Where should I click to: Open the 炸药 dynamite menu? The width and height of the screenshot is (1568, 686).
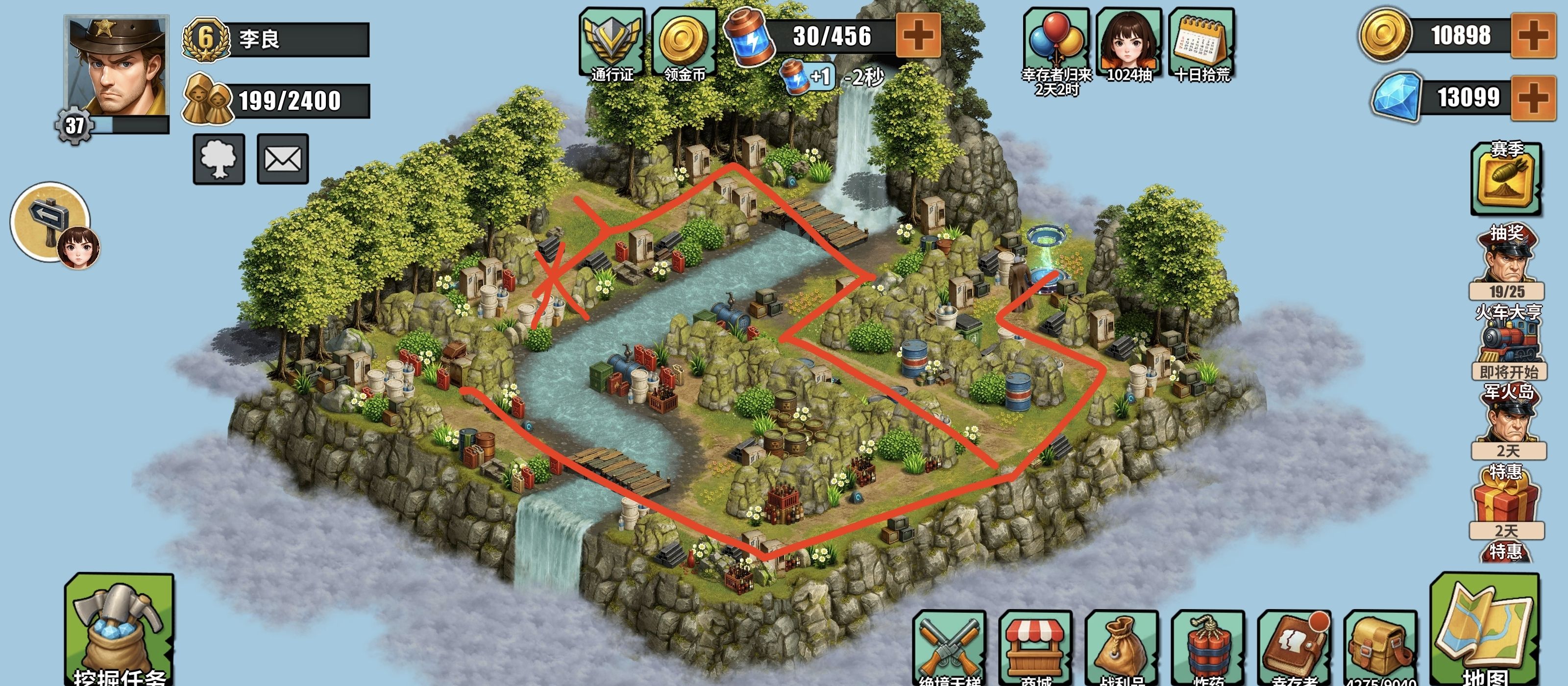(1208, 648)
